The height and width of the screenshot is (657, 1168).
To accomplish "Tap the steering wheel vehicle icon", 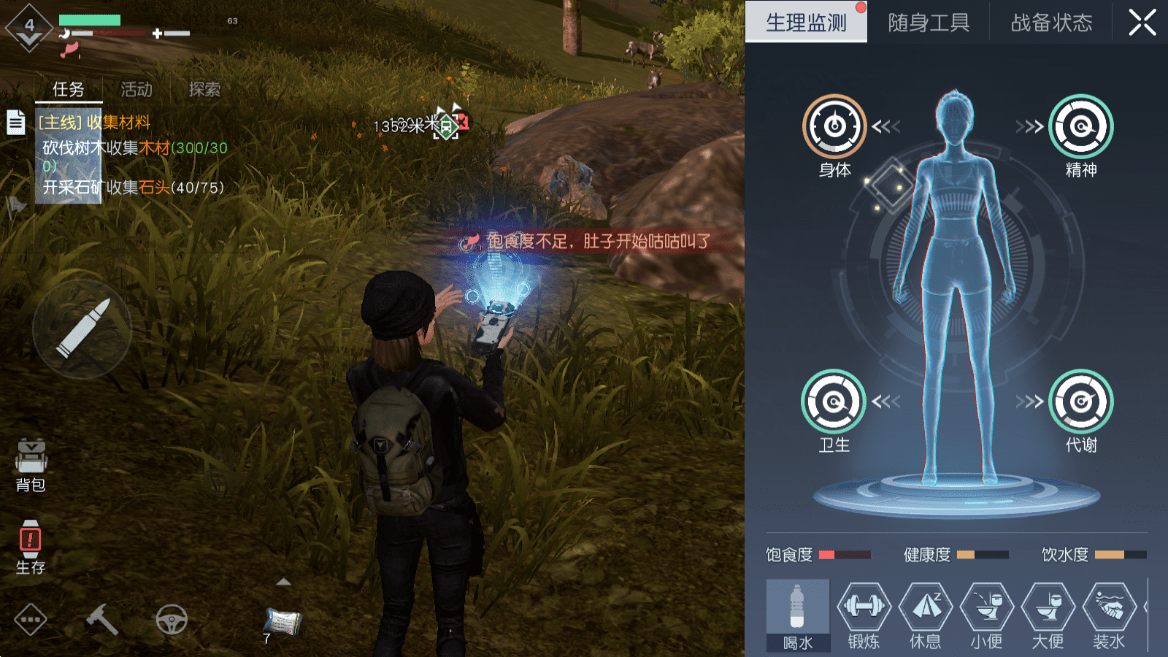I will tap(171, 620).
